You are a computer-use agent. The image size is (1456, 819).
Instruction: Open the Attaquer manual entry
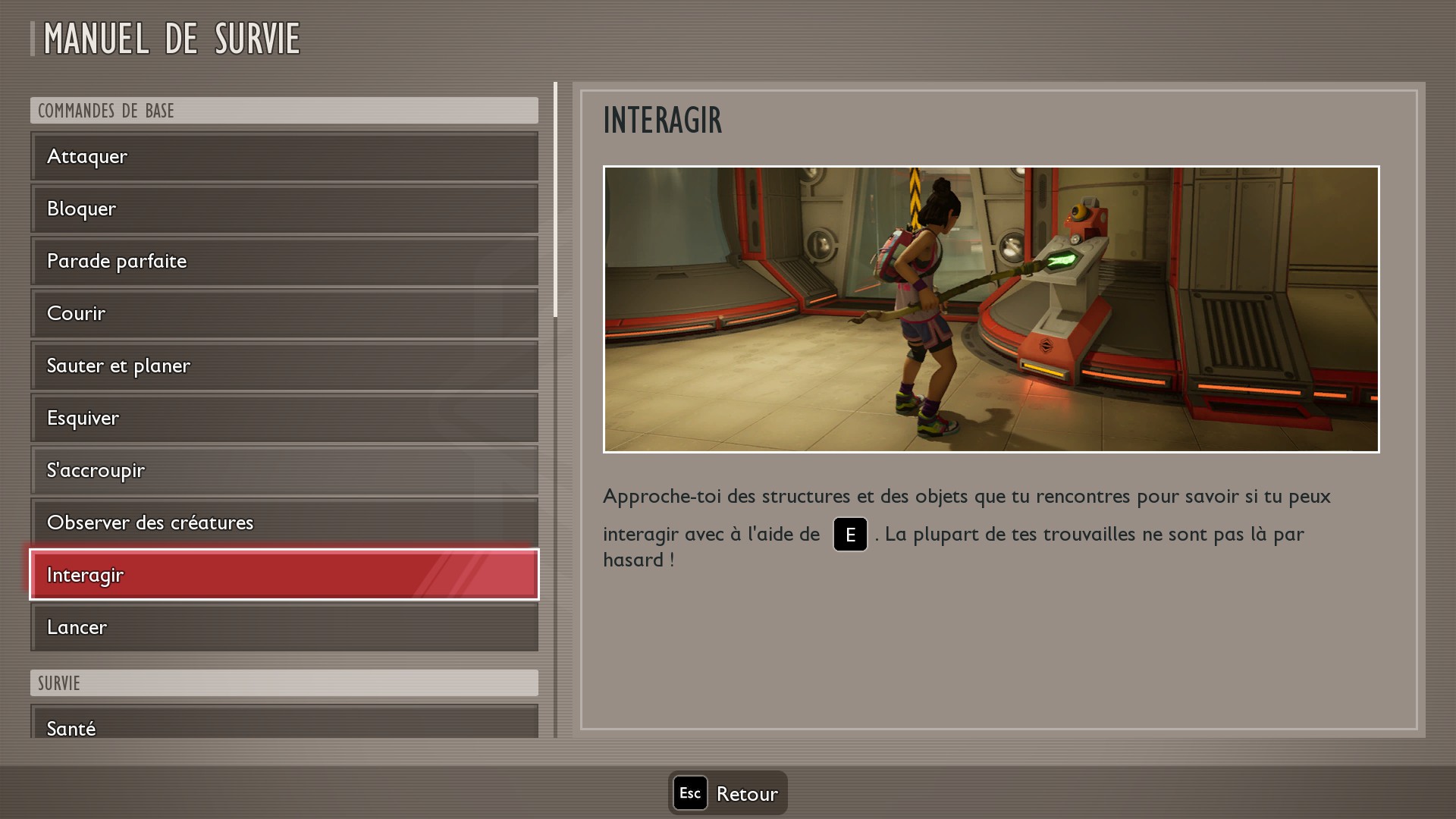pyautogui.click(x=284, y=156)
